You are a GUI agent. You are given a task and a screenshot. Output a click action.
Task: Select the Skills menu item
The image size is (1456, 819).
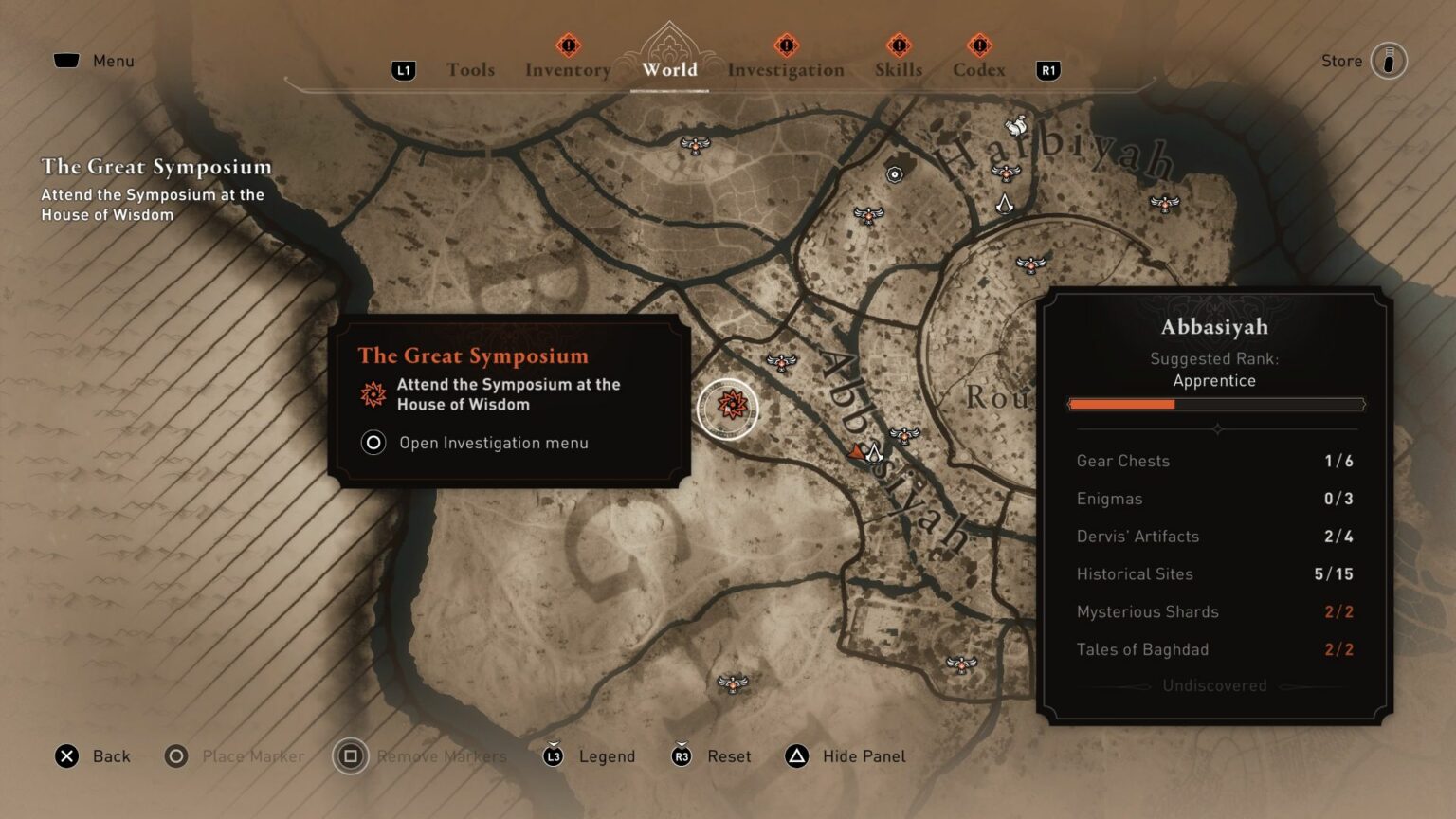(x=898, y=69)
